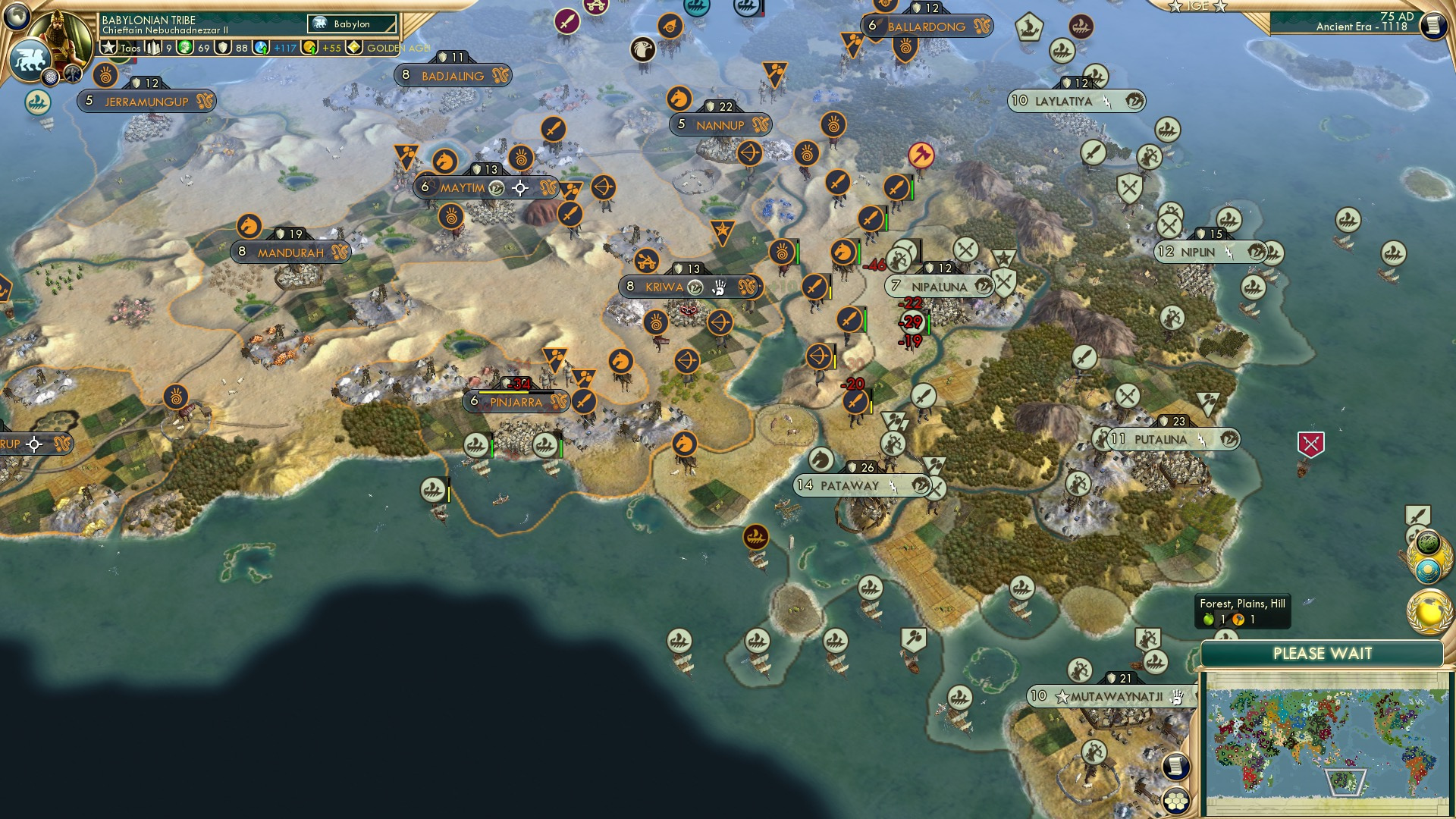Viewport: 1456px width, 819px height.
Task: Open the notifications scroll icon above the minimap
Action: (x=1175, y=764)
